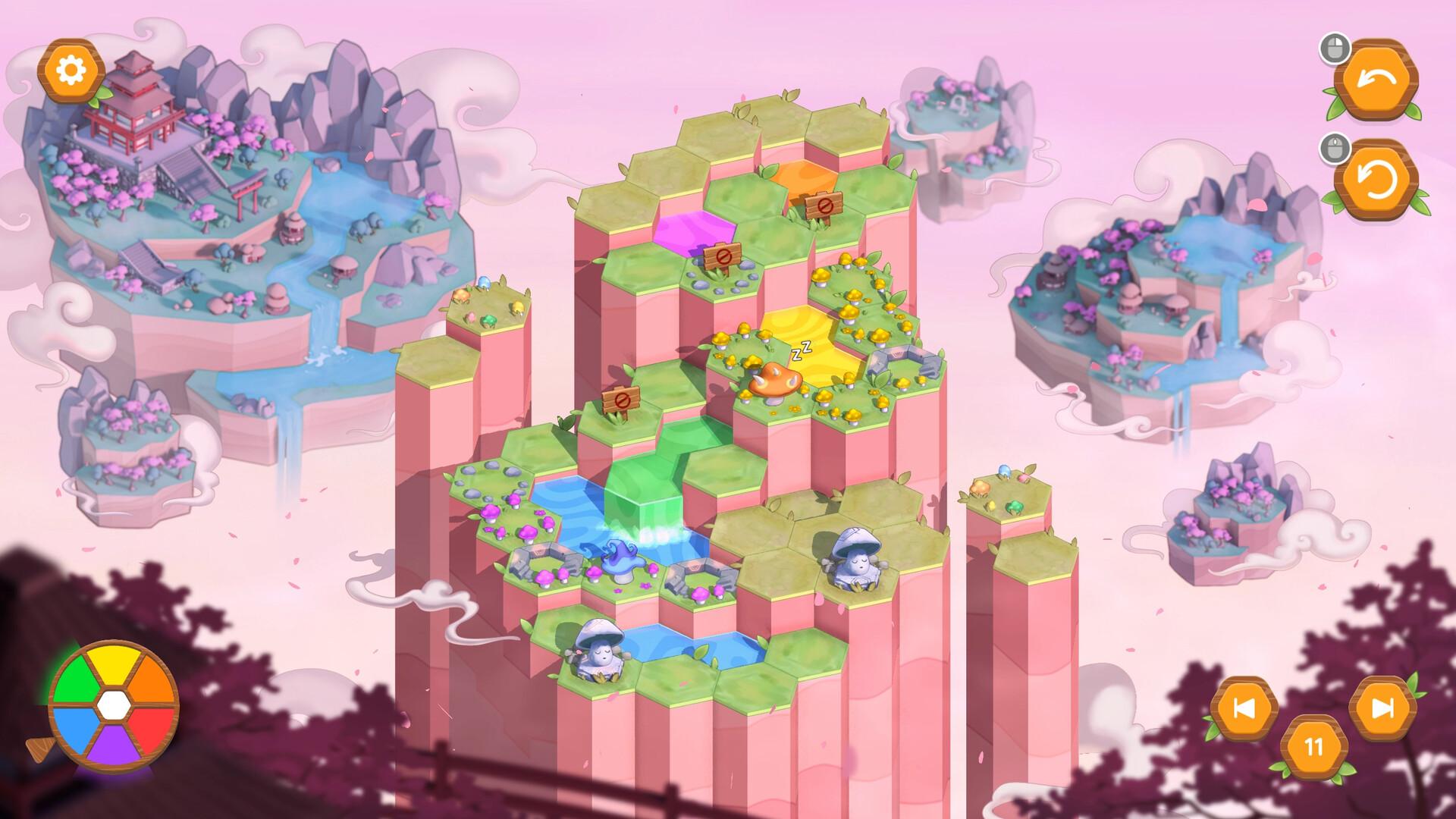Image resolution: width=1456 pixels, height=819 pixels.
Task: Click the mouse-button hint beside the undo button
Action: click(x=1337, y=48)
